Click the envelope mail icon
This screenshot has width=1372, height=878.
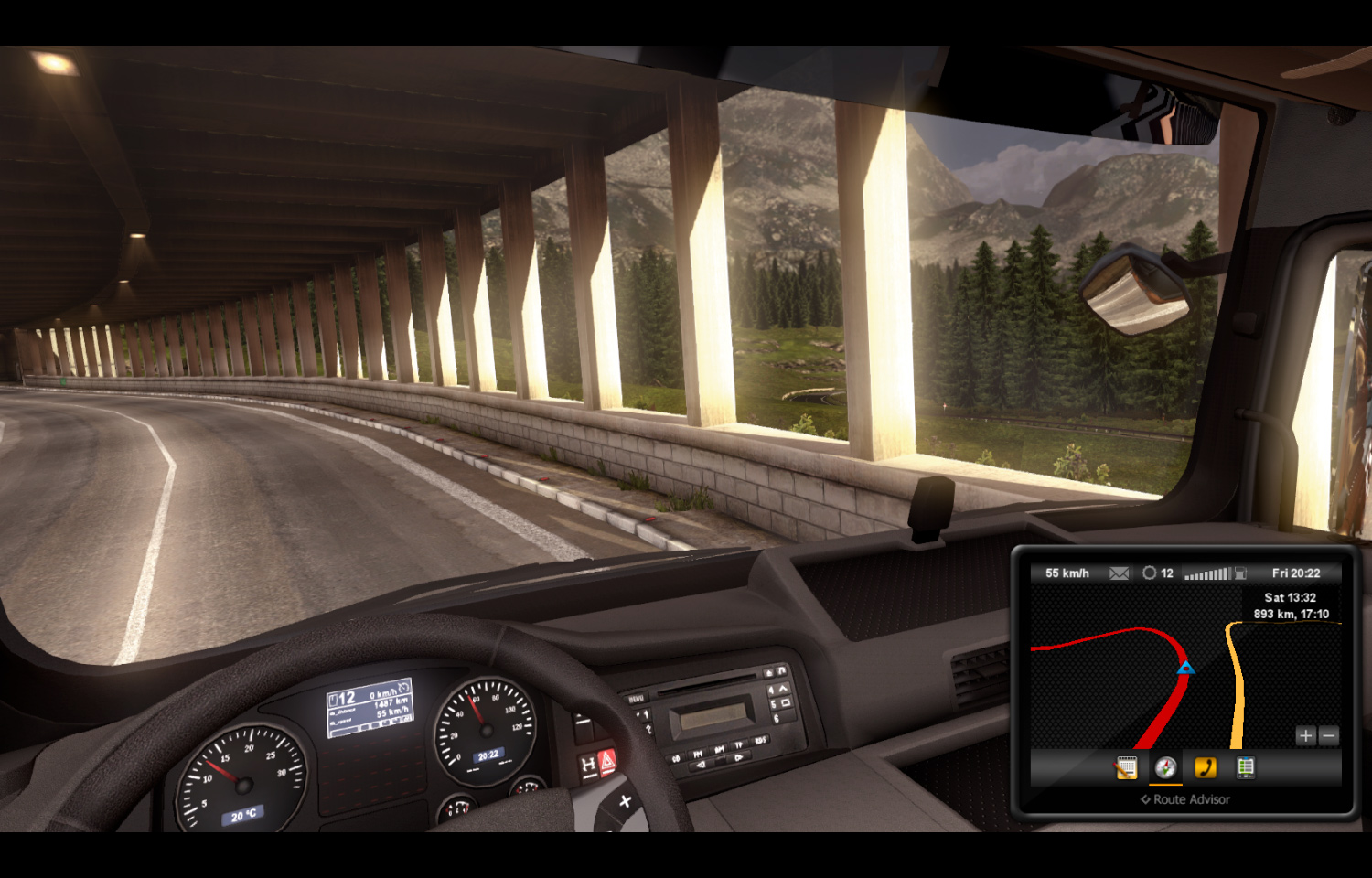click(1119, 573)
